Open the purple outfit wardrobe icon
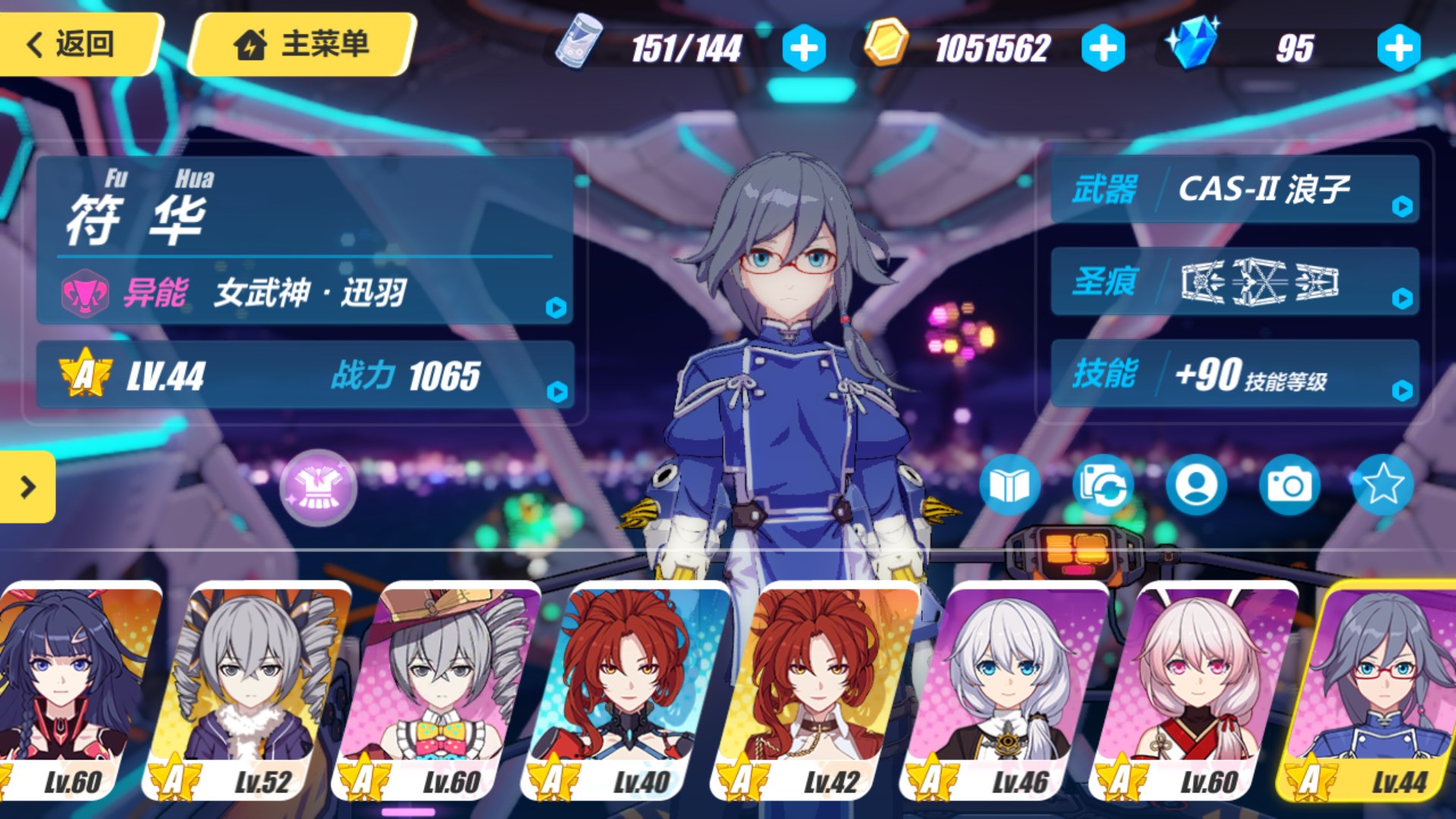1456x819 pixels. point(318,488)
